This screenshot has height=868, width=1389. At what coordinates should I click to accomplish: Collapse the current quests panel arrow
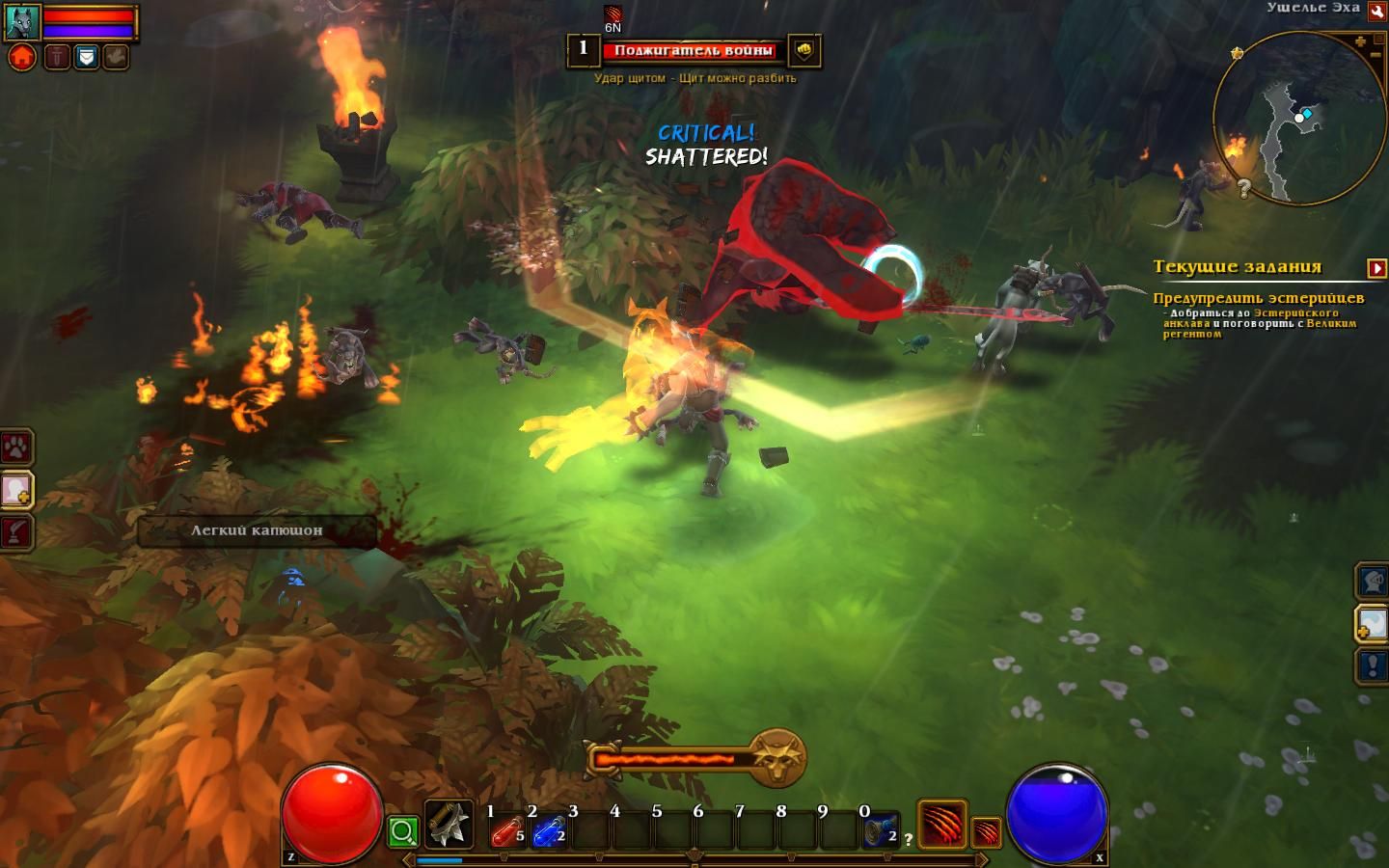point(1376,267)
